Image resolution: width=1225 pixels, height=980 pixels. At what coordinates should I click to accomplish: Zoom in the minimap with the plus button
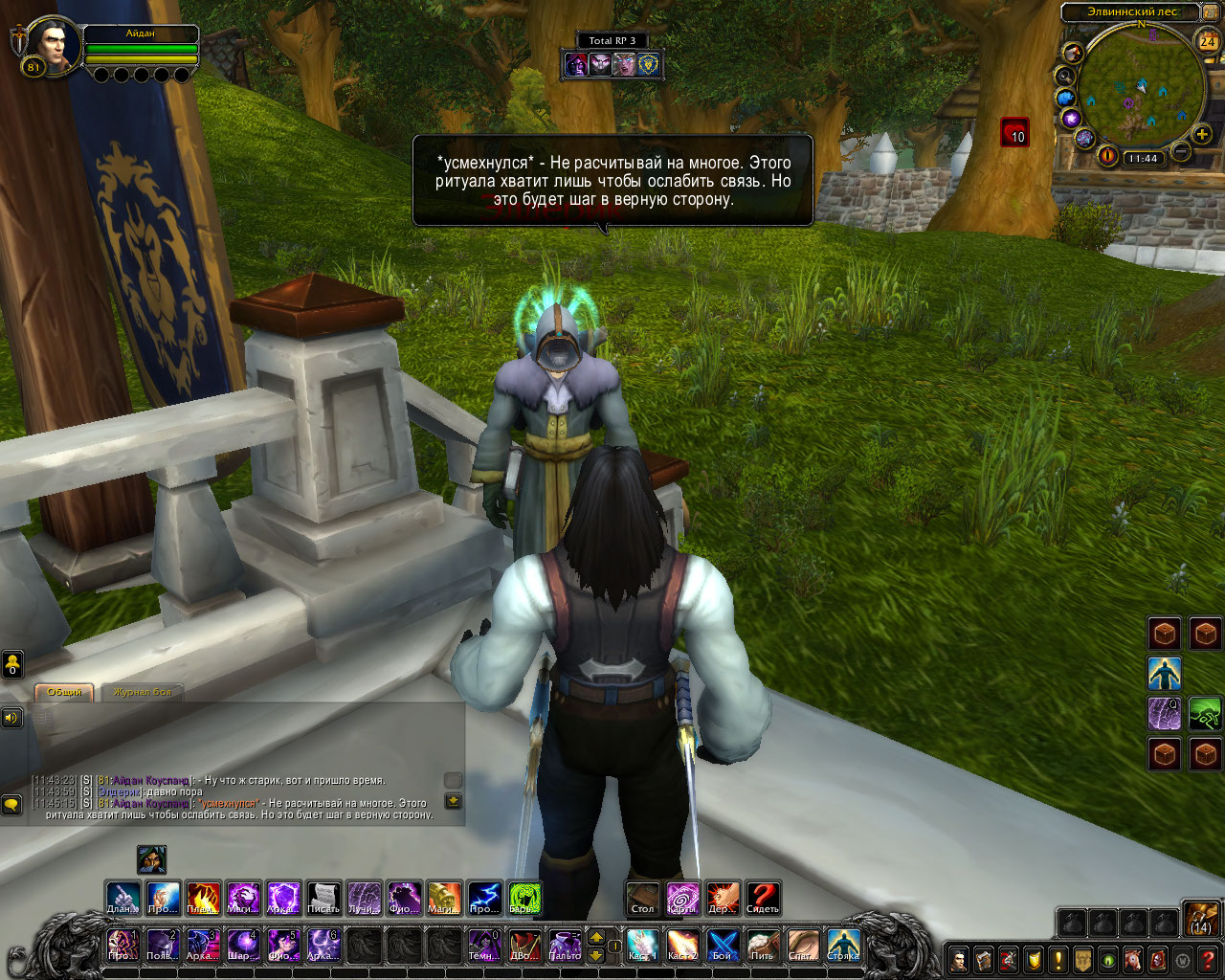pyautogui.click(x=1203, y=135)
